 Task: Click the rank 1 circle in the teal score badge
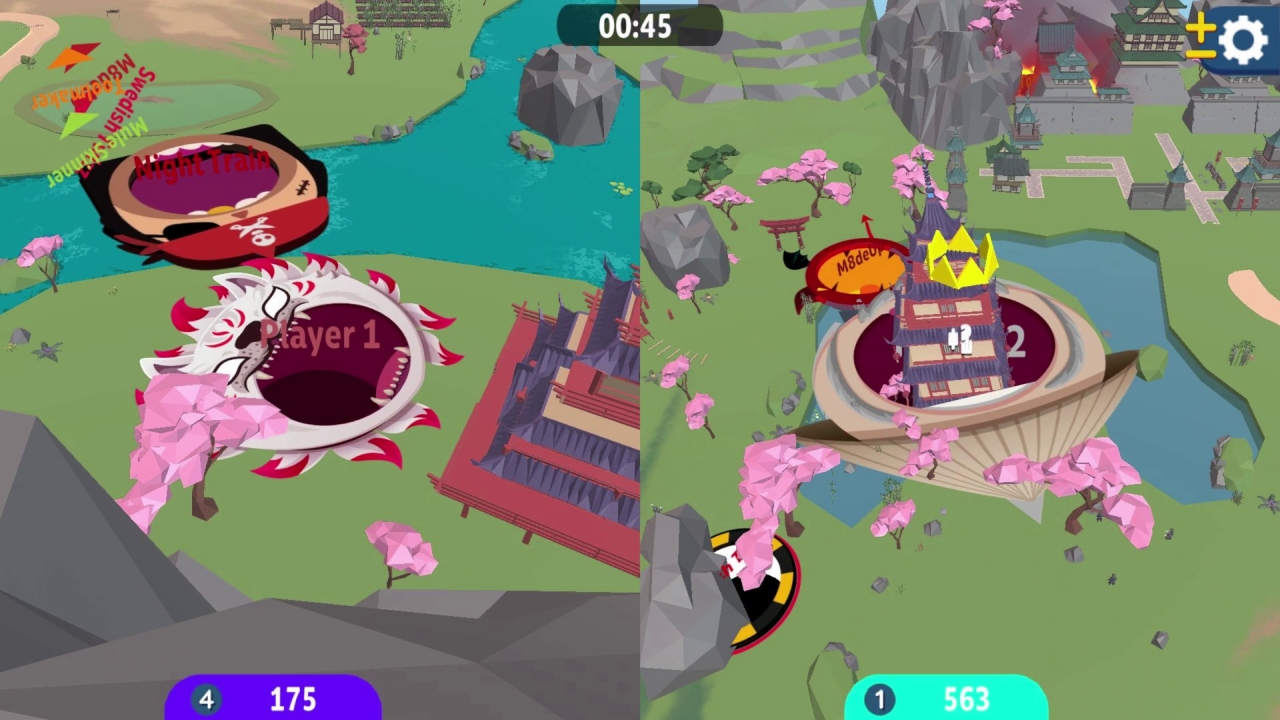tap(877, 699)
